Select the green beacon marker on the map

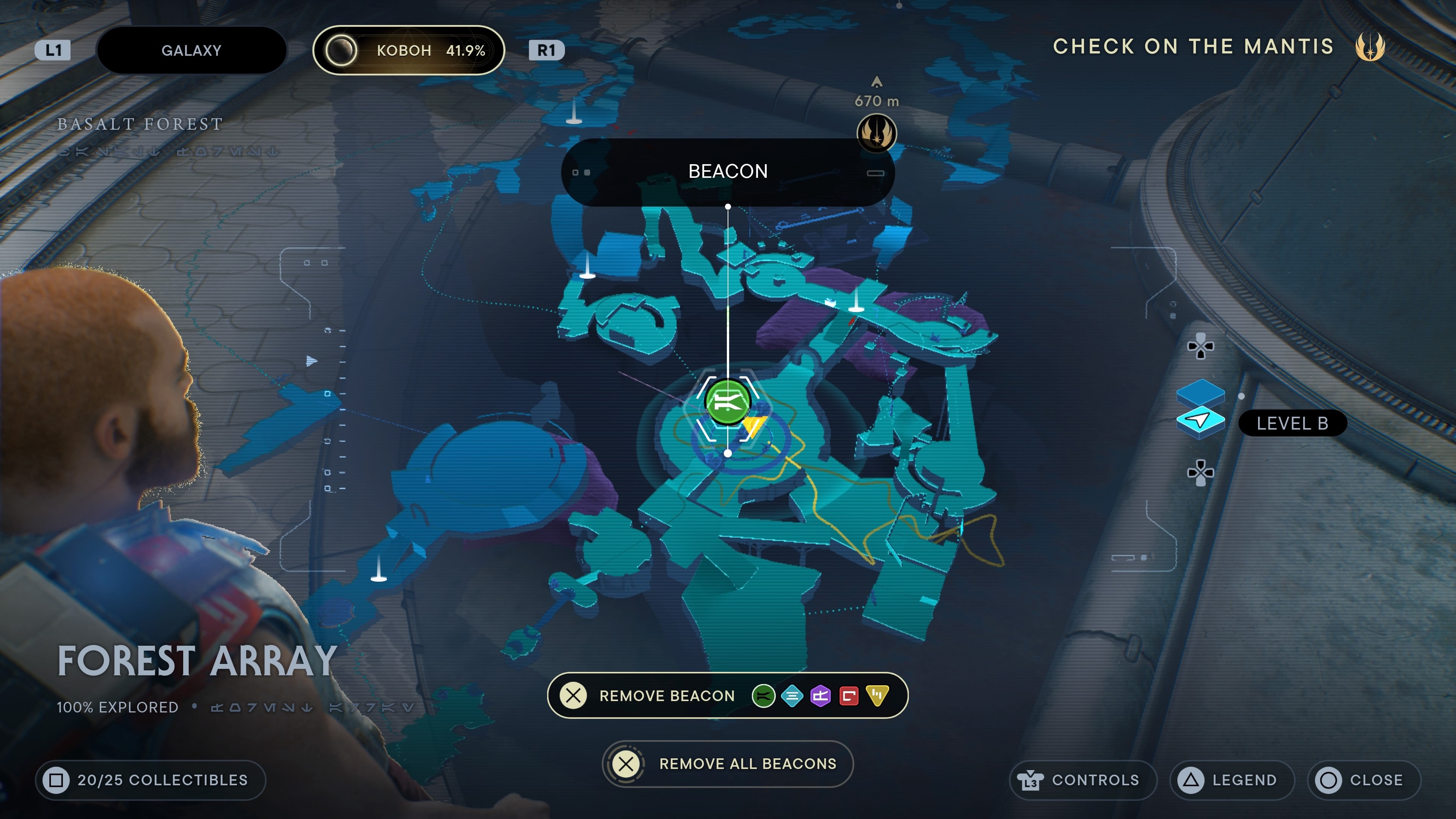coord(728,402)
